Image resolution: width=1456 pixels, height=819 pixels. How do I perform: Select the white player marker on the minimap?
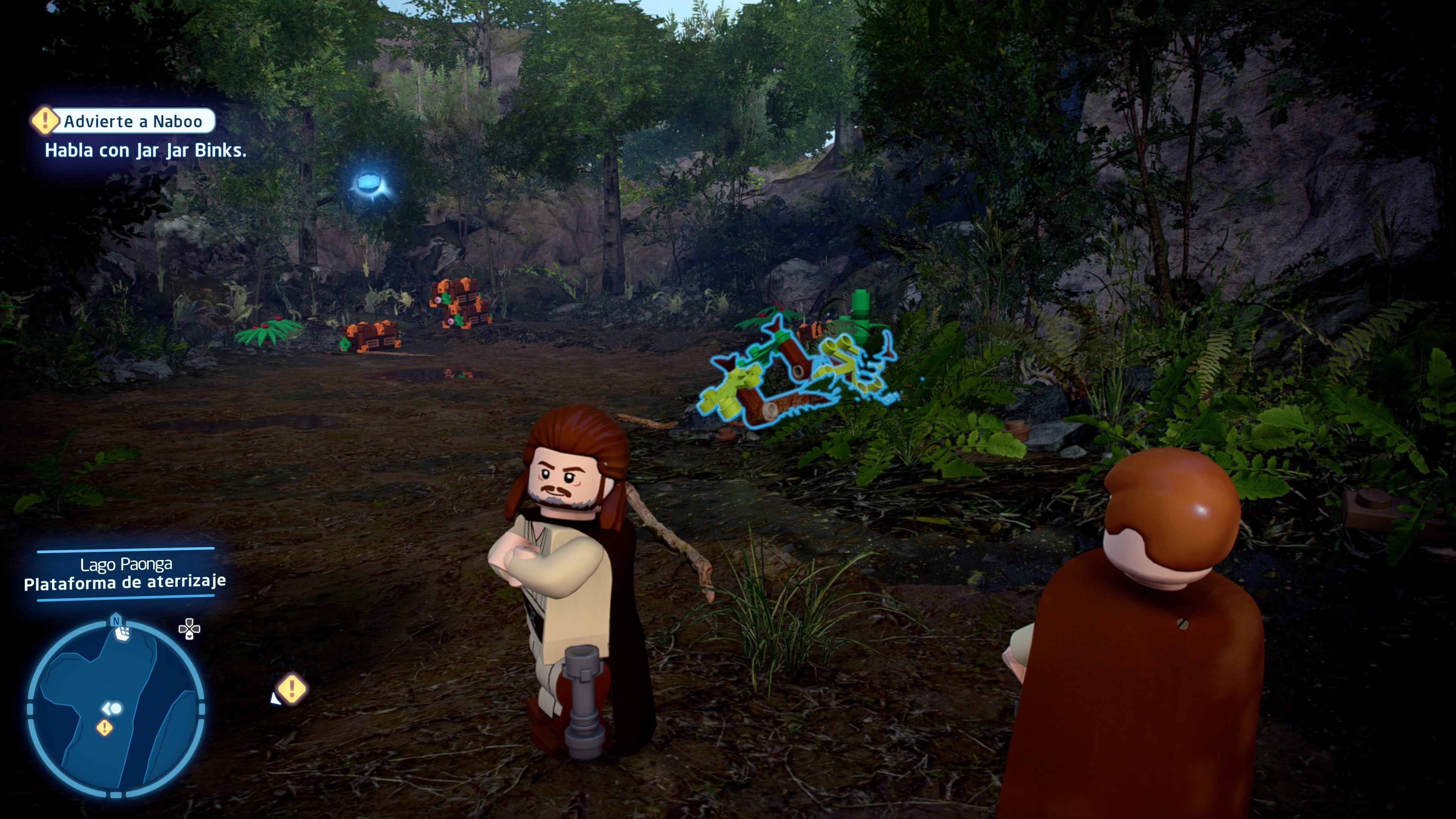coord(112,708)
